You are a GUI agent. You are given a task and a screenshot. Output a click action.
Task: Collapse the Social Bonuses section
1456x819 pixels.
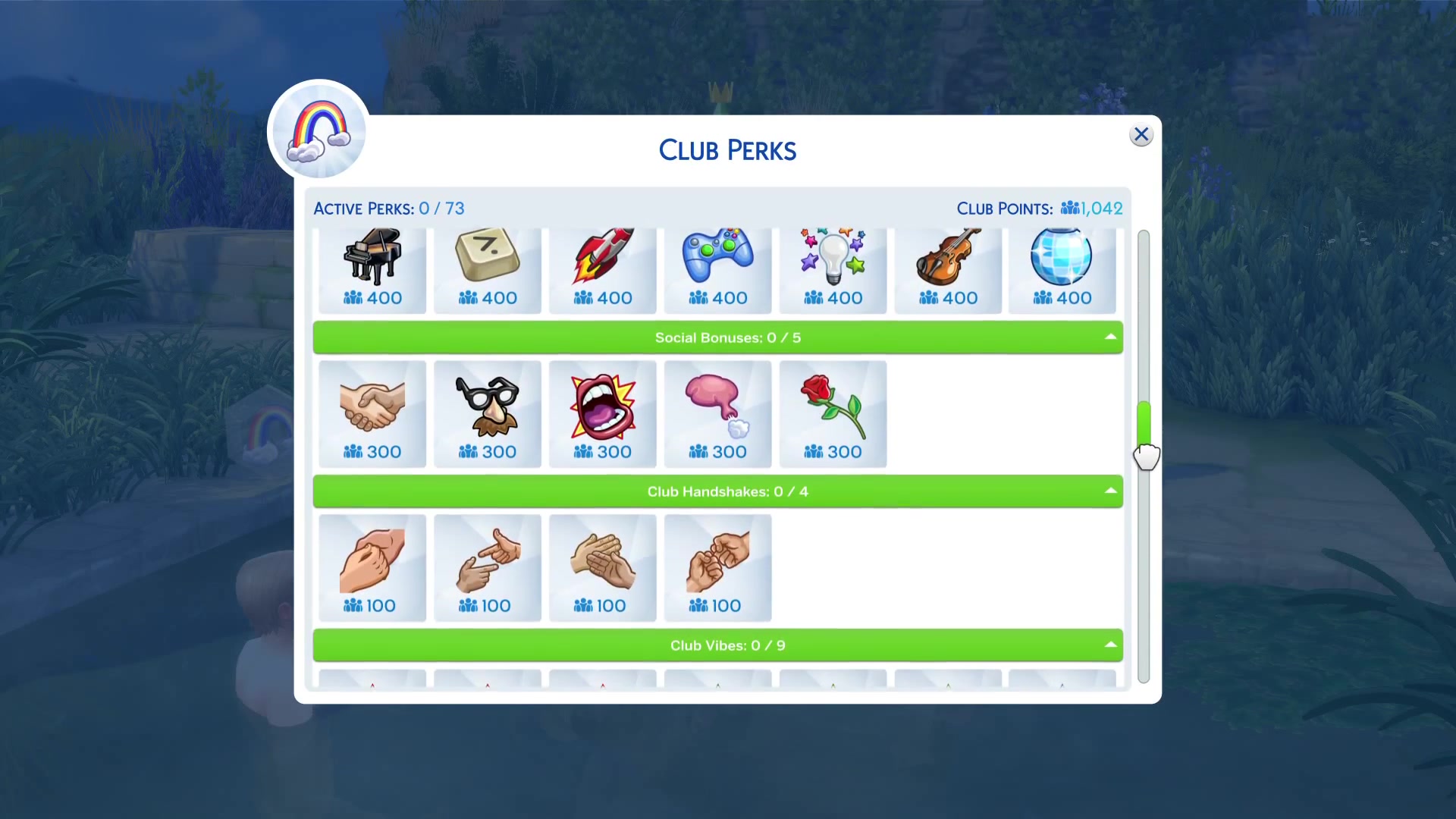click(x=1110, y=337)
